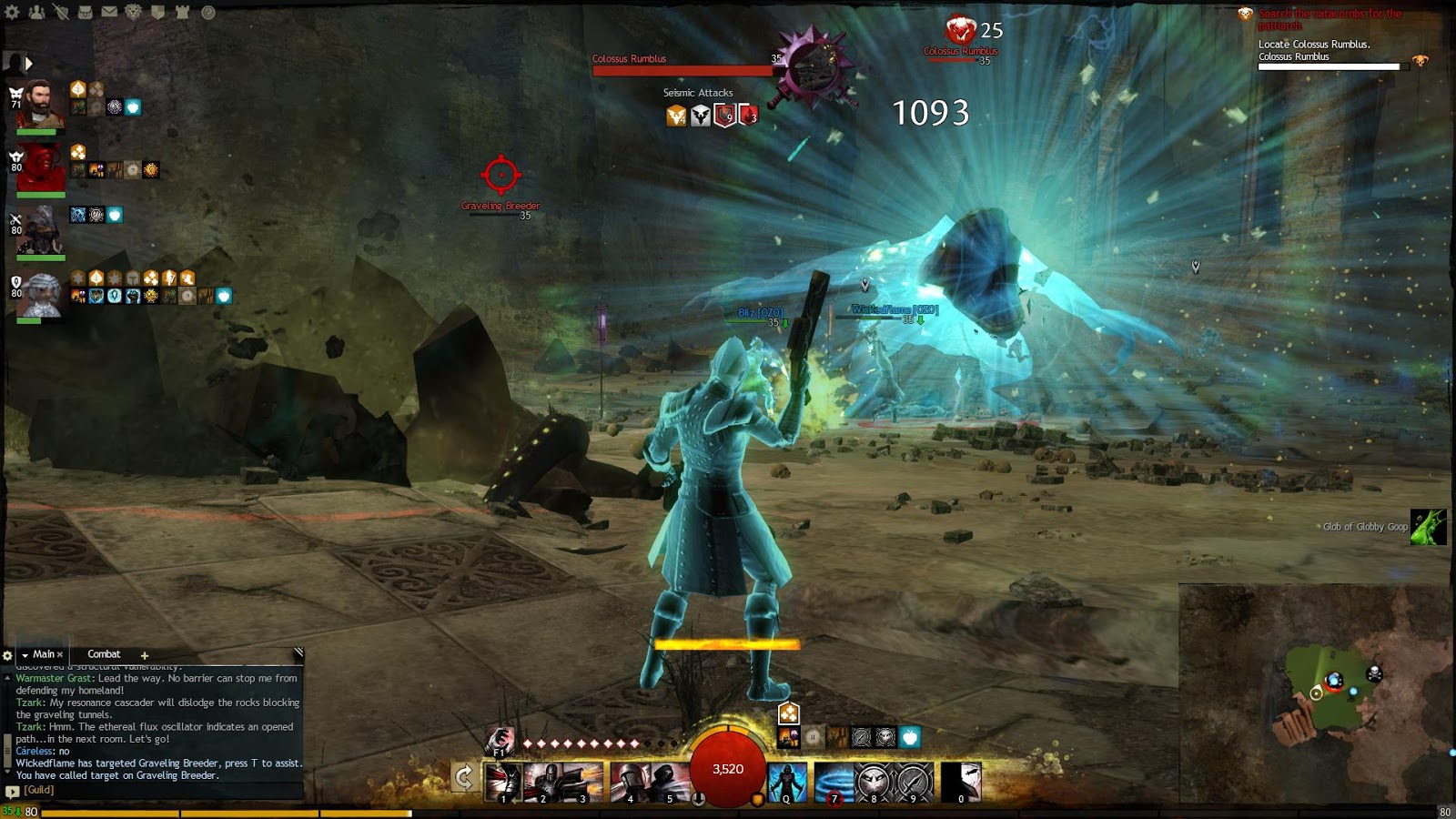Click the weapon swap arrow icon
Viewport: 1456px width, 819px height.
pyautogui.click(x=465, y=777)
